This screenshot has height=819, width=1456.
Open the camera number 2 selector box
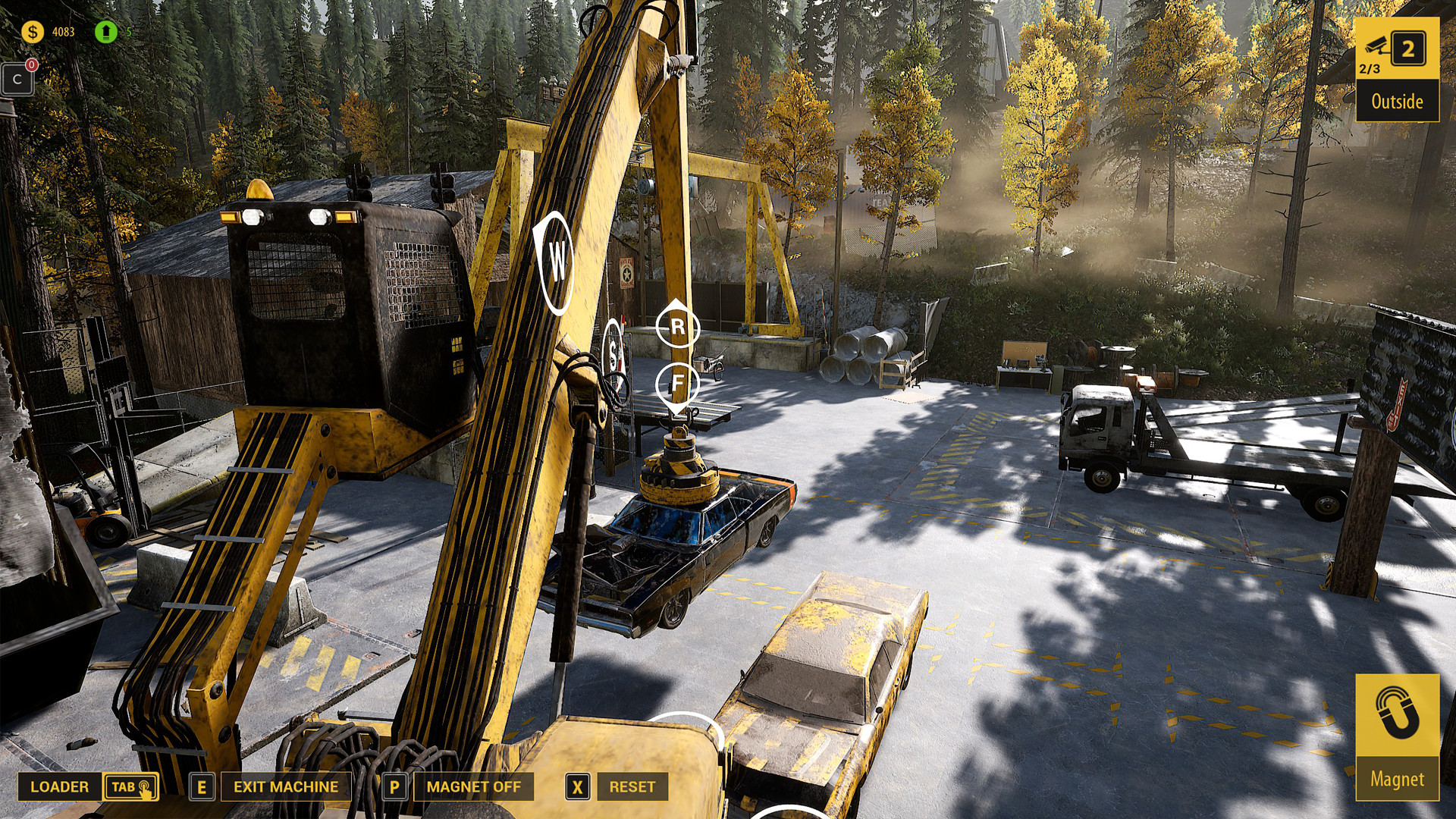click(x=1408, y=49)
